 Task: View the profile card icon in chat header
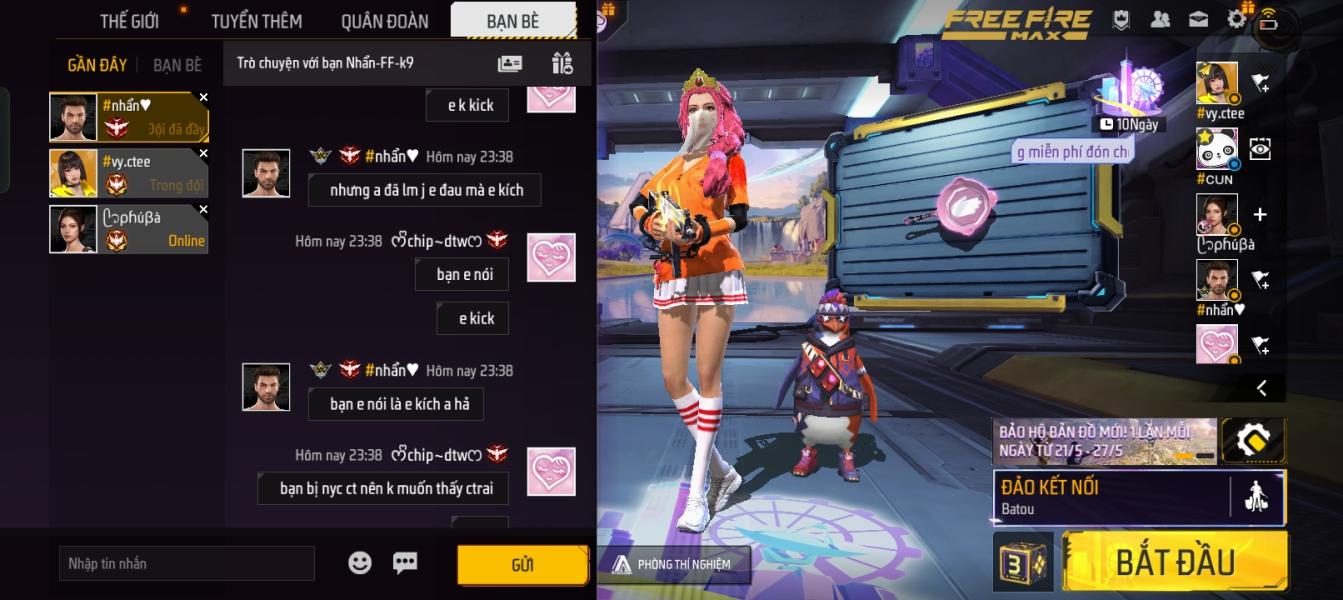point(510,63)
